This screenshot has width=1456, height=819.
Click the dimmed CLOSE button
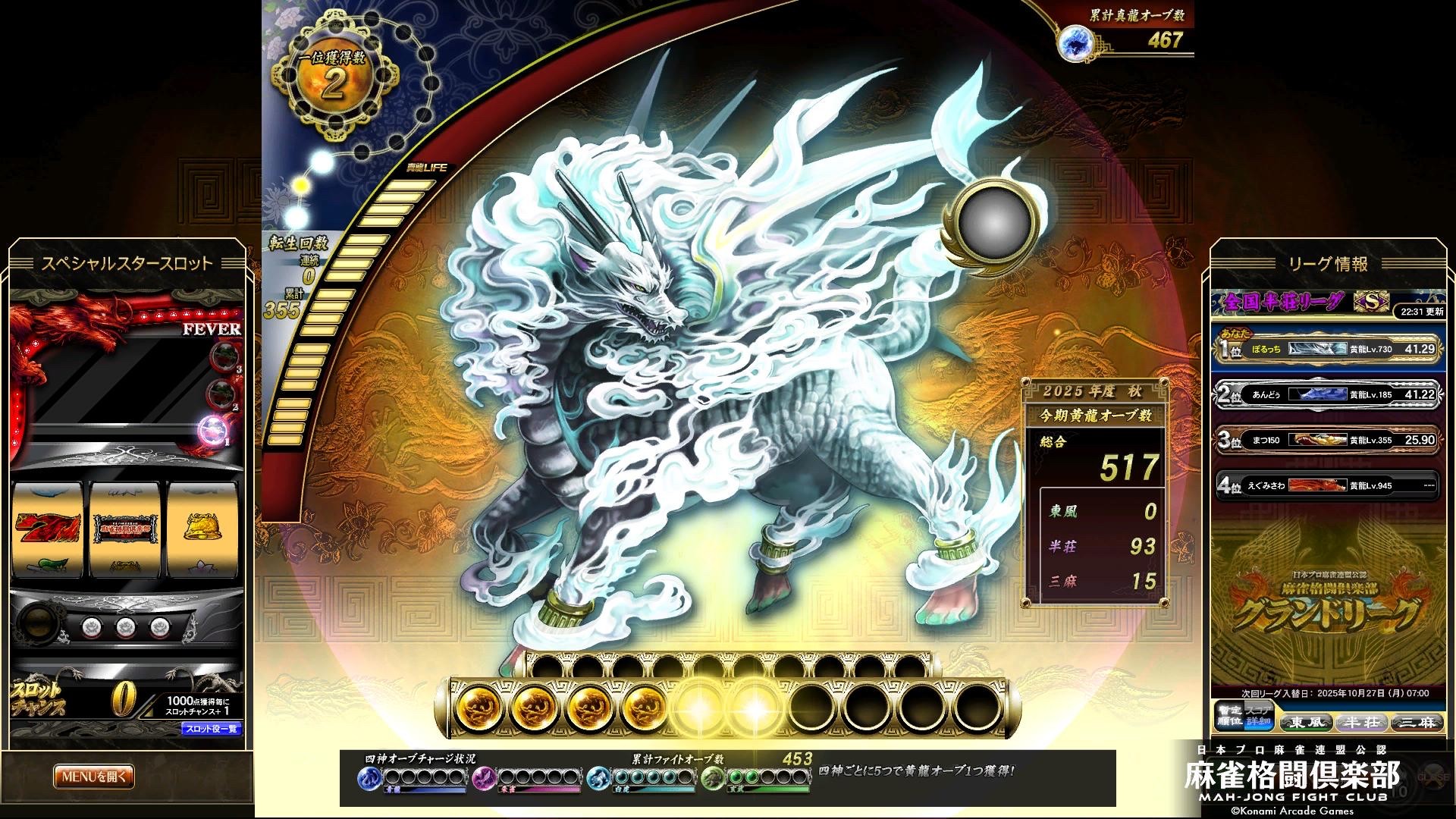[x=1432, y=777]
